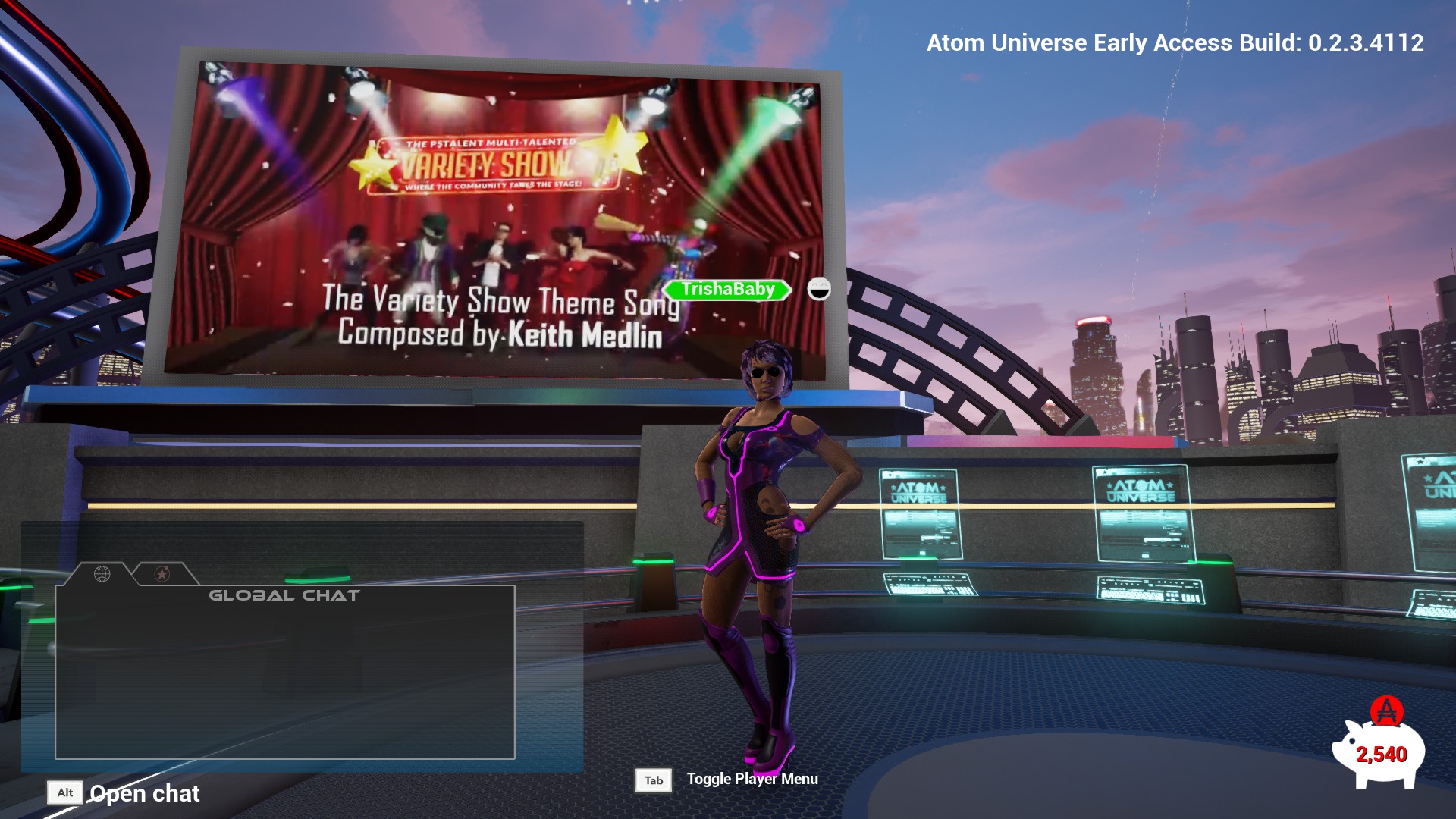
Task: Switch to the globe chat tab
Action: (102, 574)
